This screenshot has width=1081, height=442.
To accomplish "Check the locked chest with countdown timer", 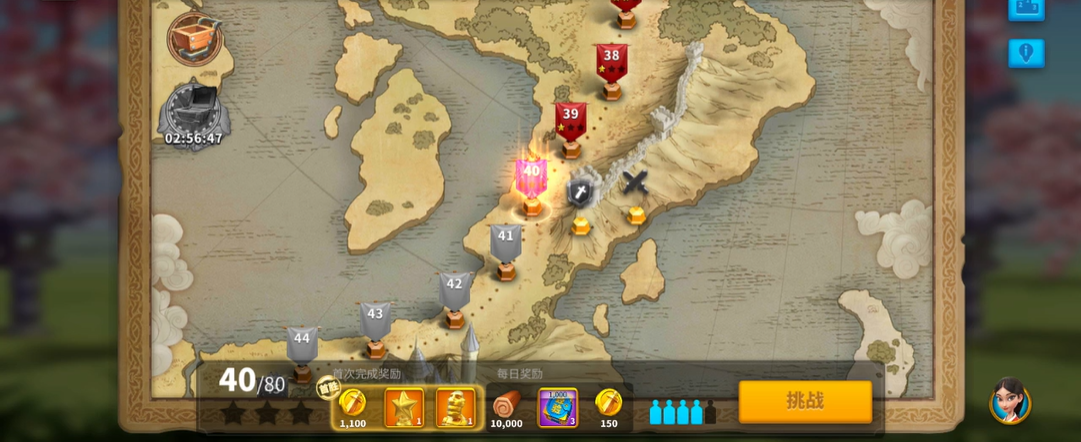I will pos(194,108).
